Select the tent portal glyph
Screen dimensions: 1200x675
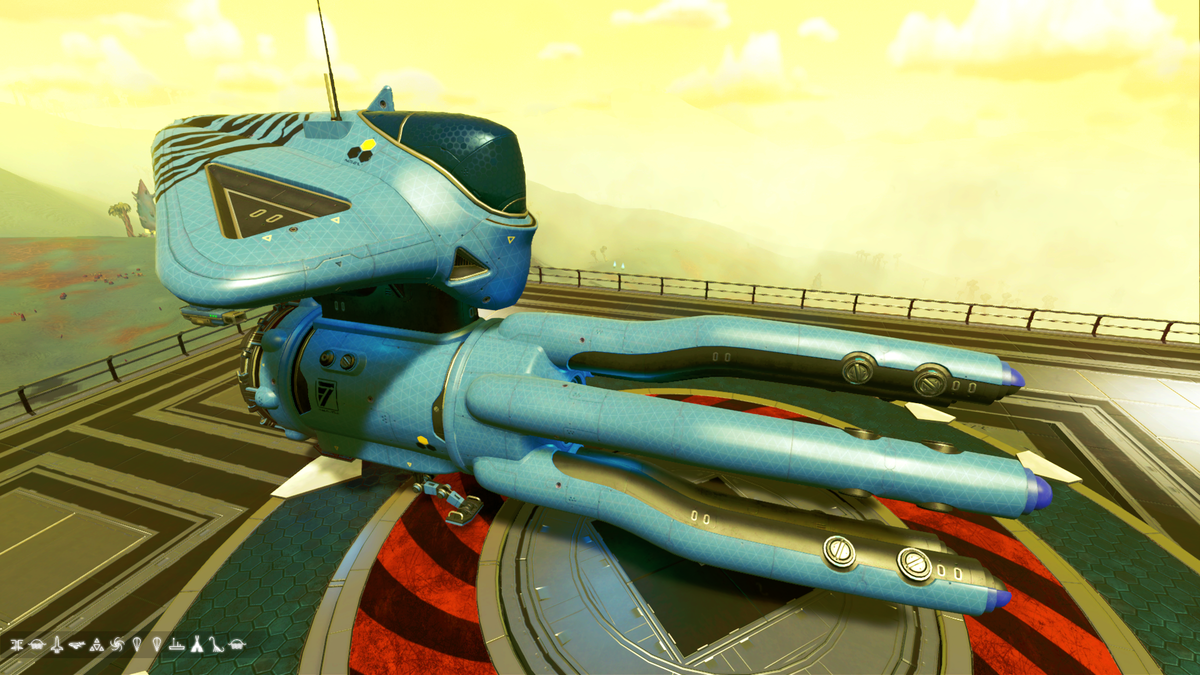[197, 645]
